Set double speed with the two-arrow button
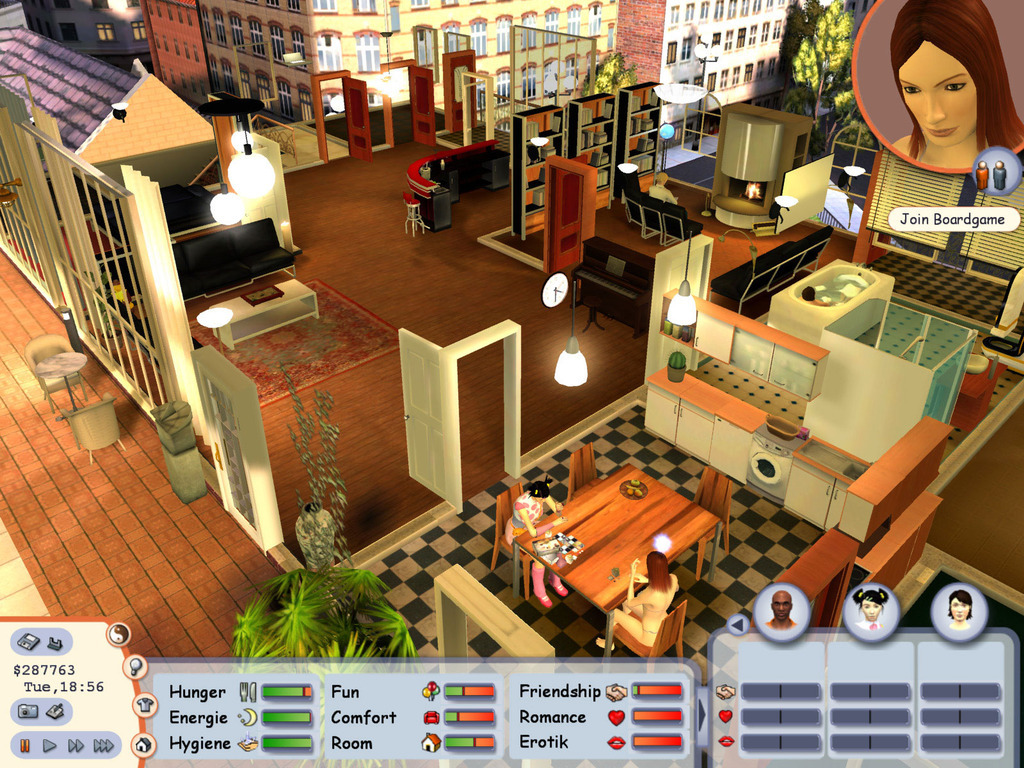The image size is (1024, 768). [x=76, y=745]
